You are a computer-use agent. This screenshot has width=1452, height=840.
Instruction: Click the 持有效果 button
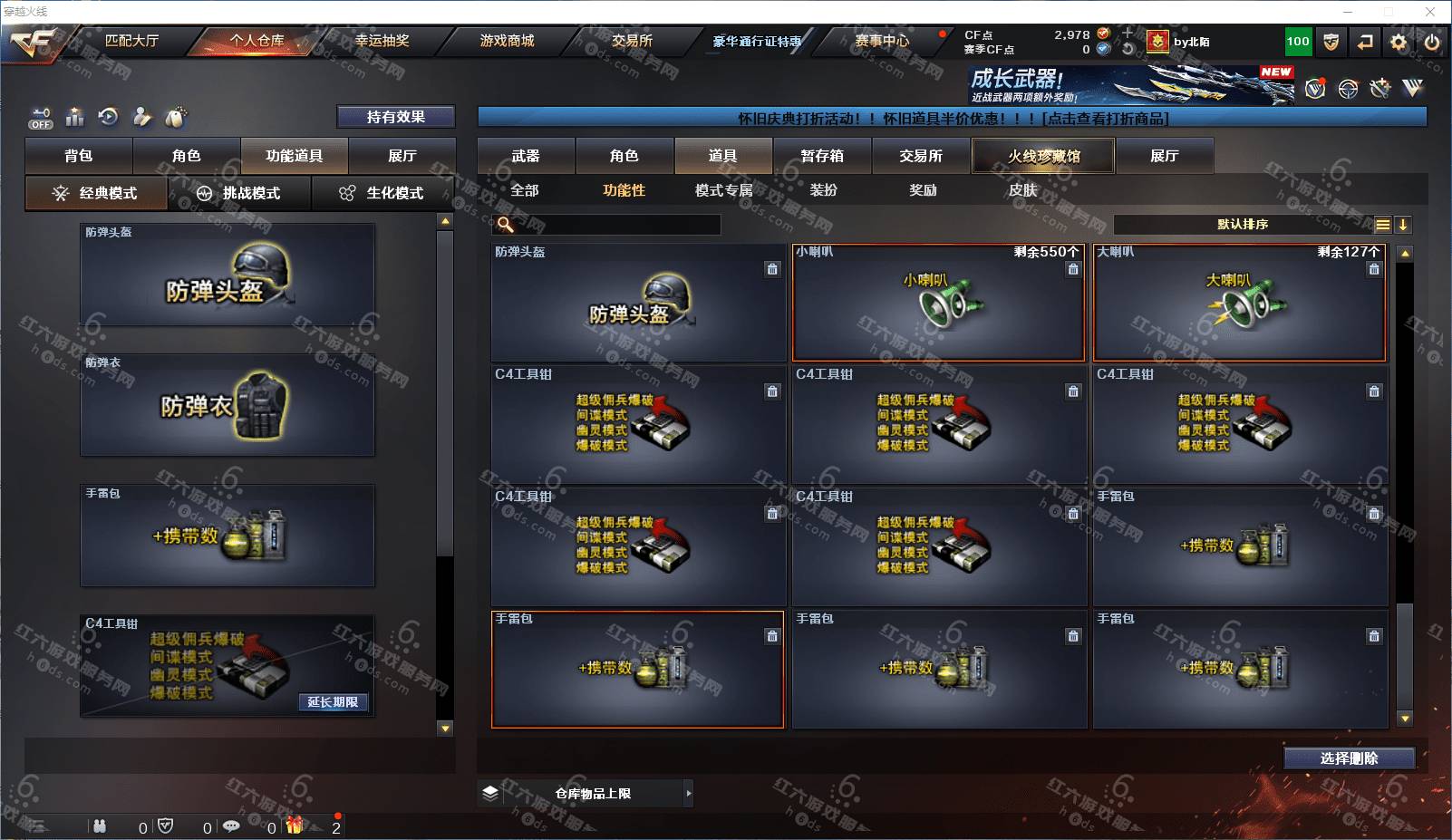tap(395, 117)
